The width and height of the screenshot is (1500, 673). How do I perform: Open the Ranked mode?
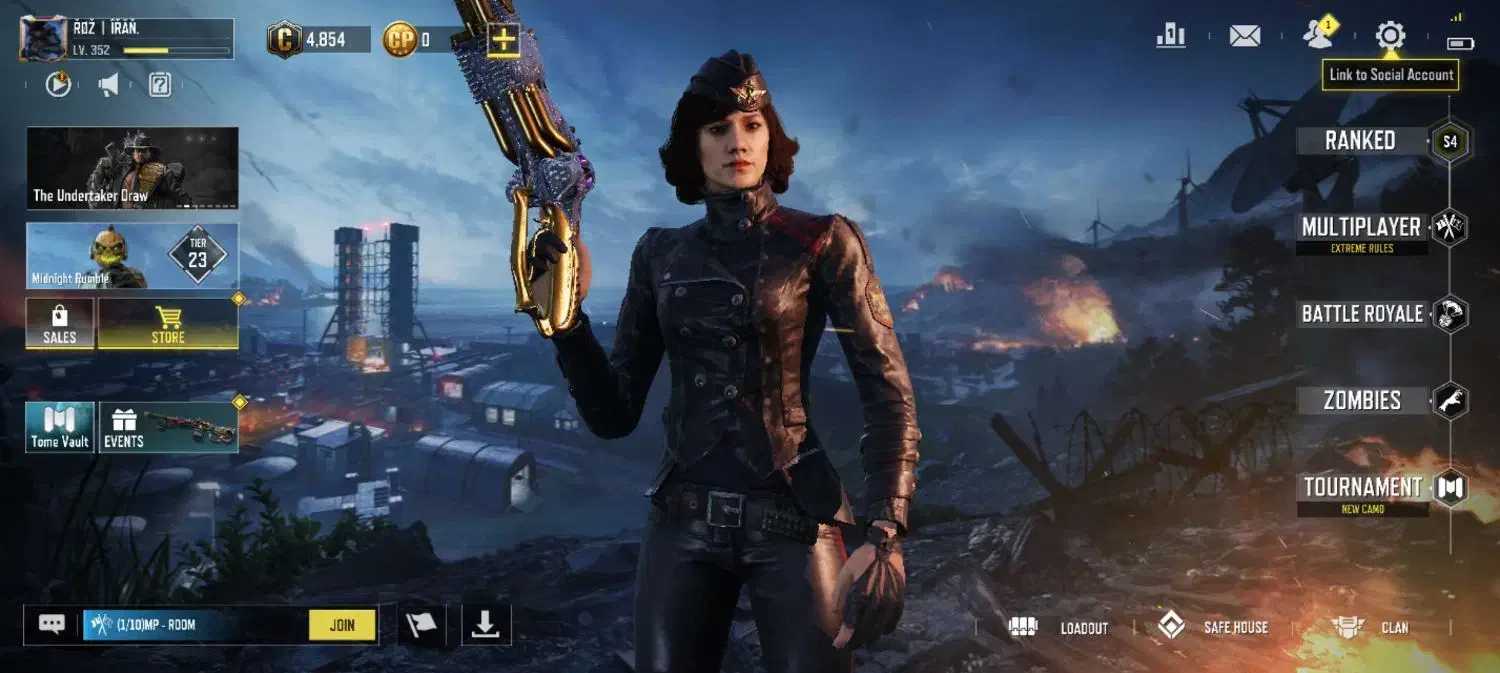1360,141
